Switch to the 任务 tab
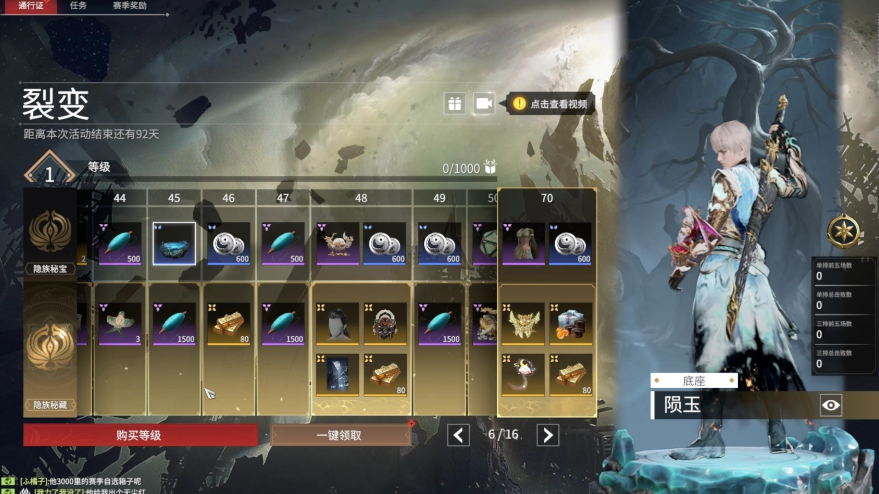The image size is (879, 494). click(78, 6)
